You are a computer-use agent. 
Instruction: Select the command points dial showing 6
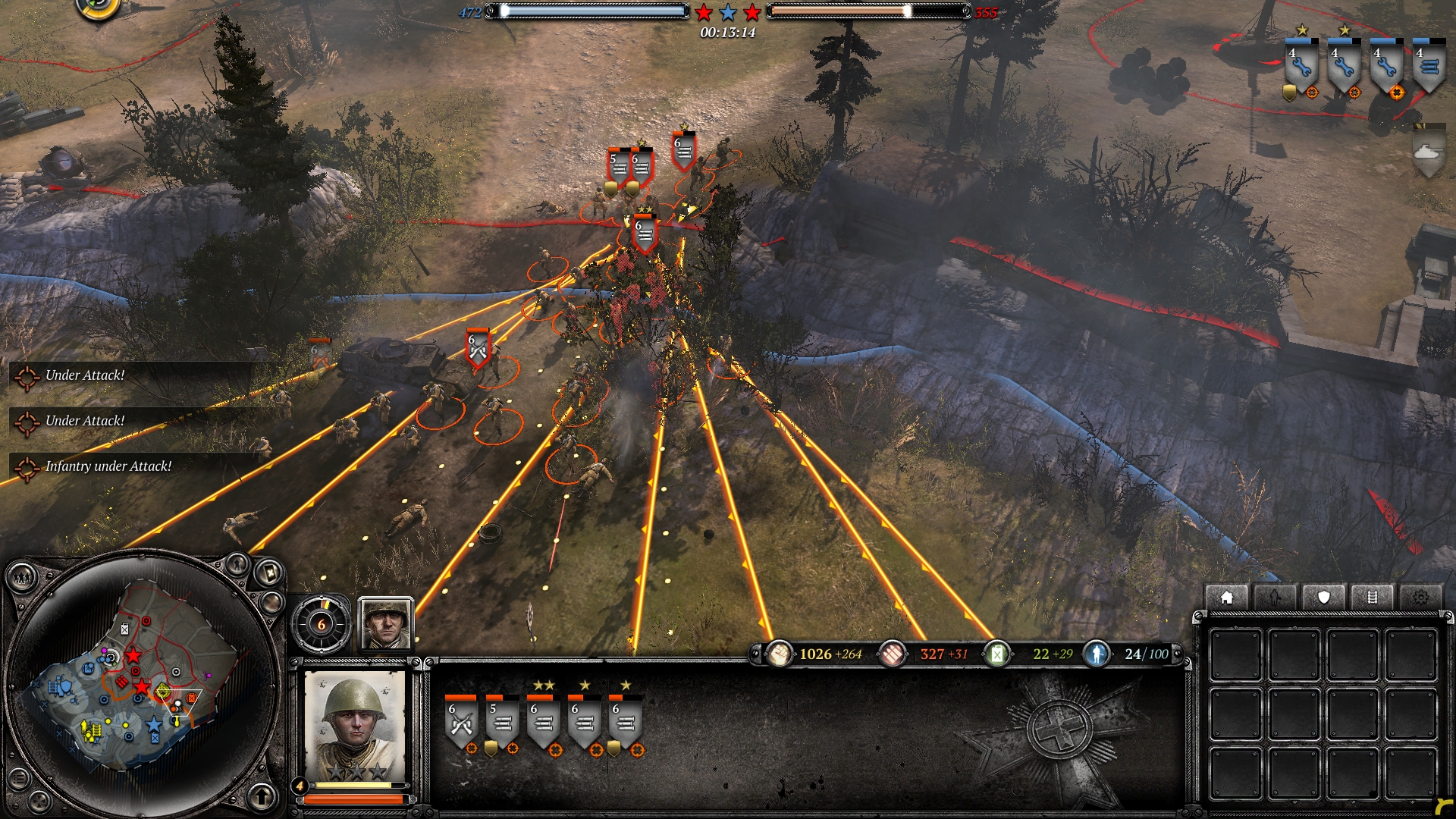point(322,624)
